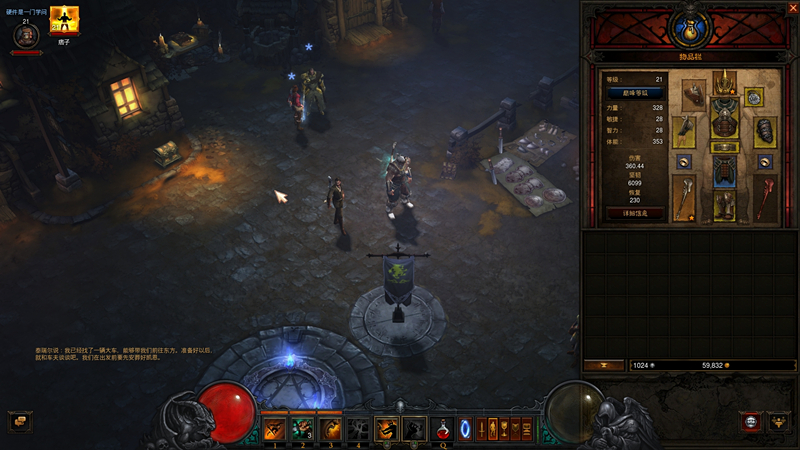Image resolution: width=800 pixels, height=450 pixels.
Task: Open the Paragon level button (巅峰等级)
Action: click(x=635, y=93)
